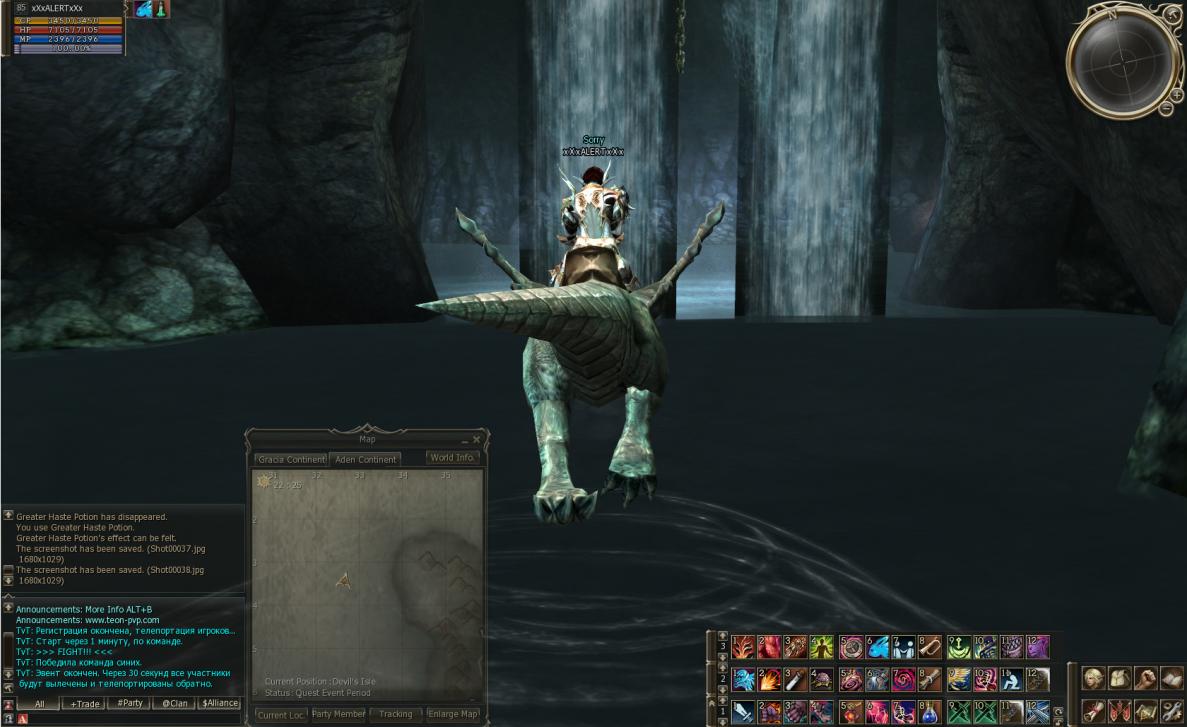Open the map Tracking option
1187x727 pixels.
point(395,715)
